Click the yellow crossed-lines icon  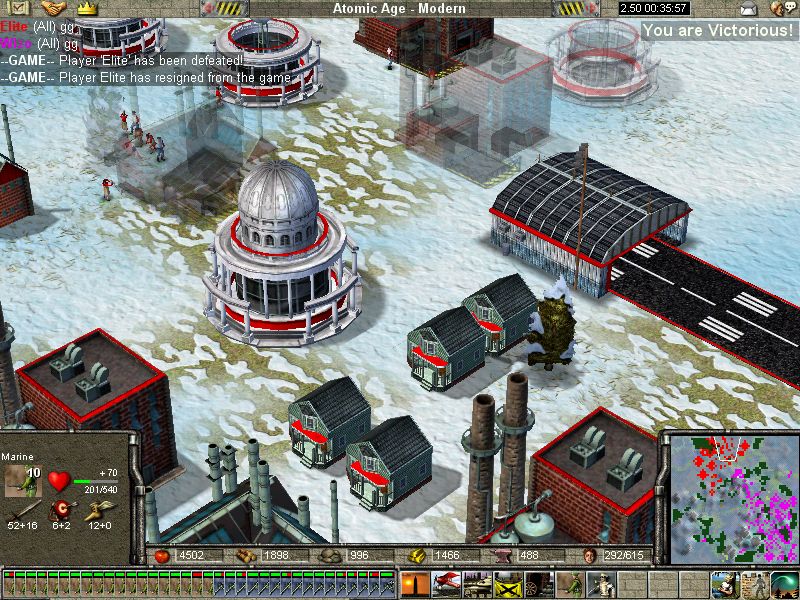[x=507, y=582]
